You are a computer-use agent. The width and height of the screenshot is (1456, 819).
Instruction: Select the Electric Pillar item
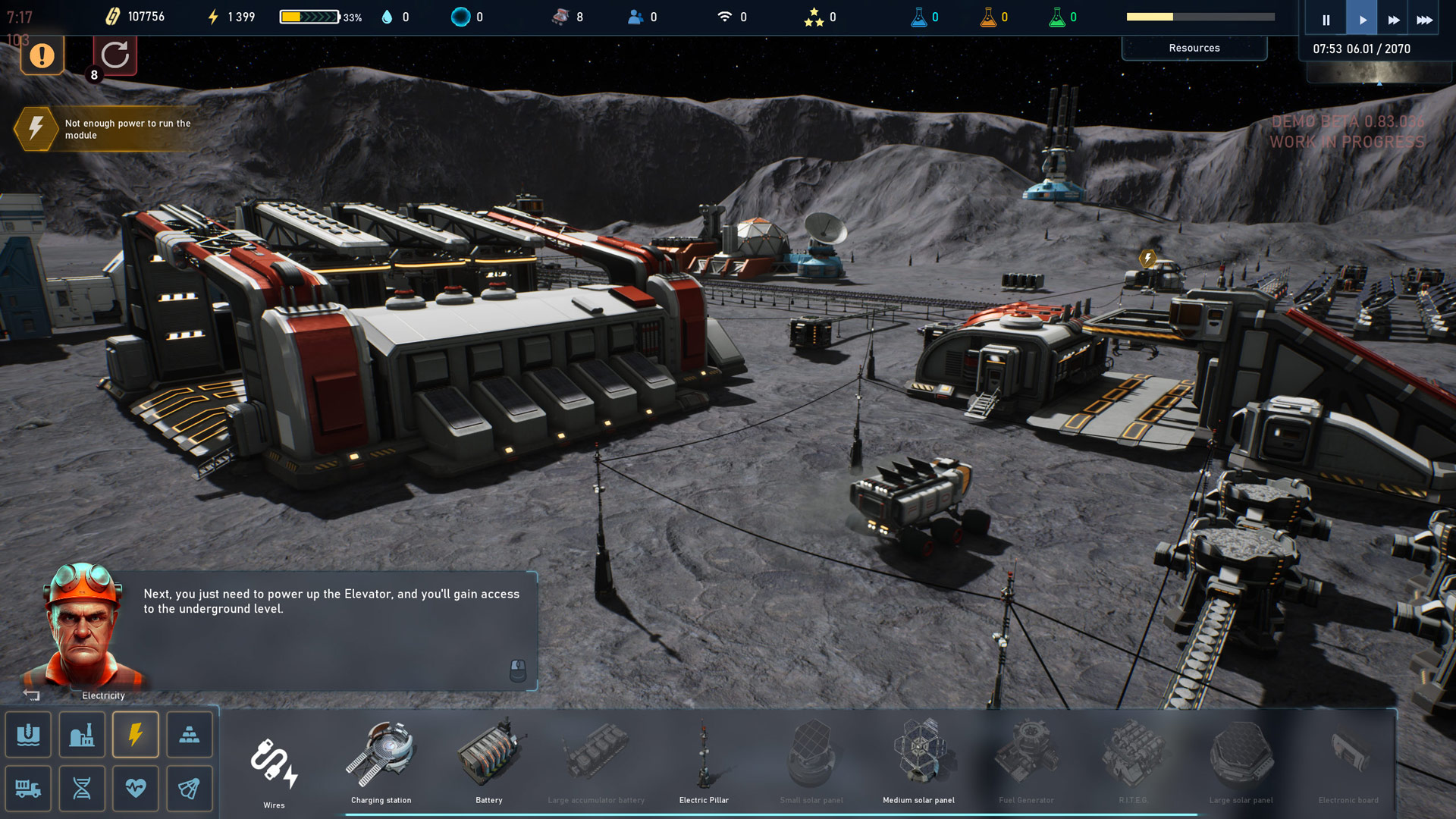(x=704, y=761)
